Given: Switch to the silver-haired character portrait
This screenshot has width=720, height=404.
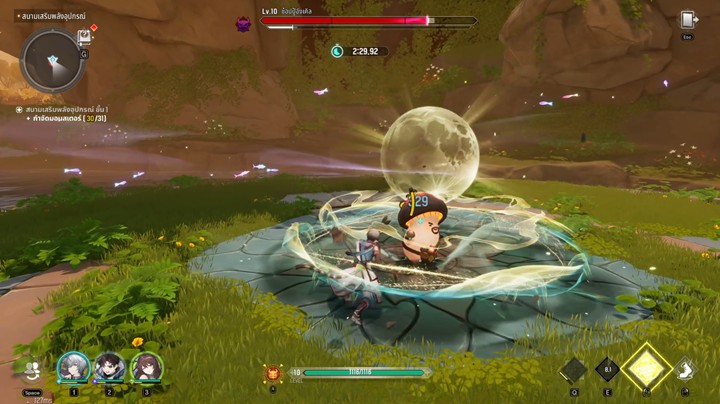Looking at the screenshot, I should [x=73, y=368].
